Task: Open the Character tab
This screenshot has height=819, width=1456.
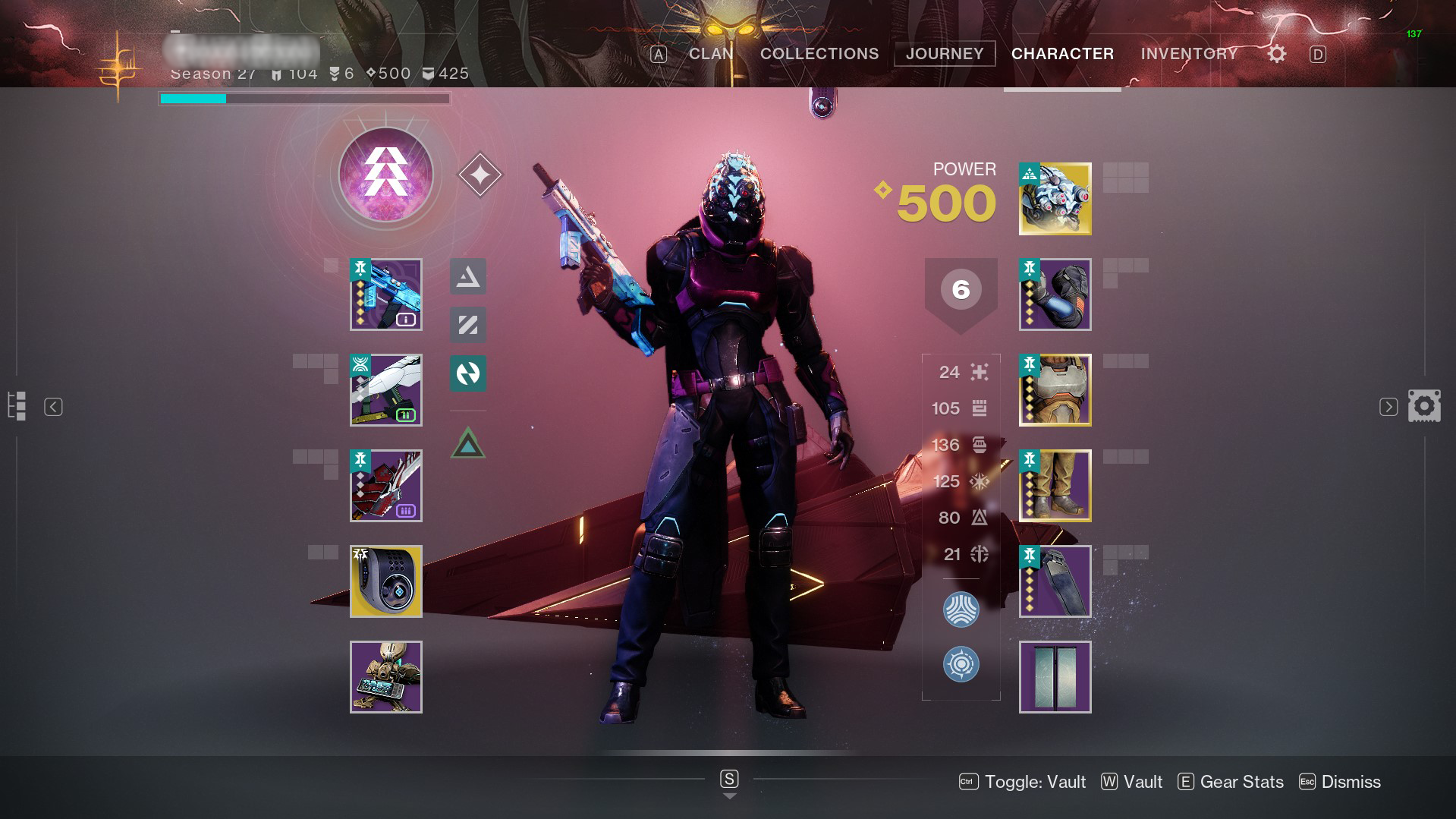Action: 1062,54
